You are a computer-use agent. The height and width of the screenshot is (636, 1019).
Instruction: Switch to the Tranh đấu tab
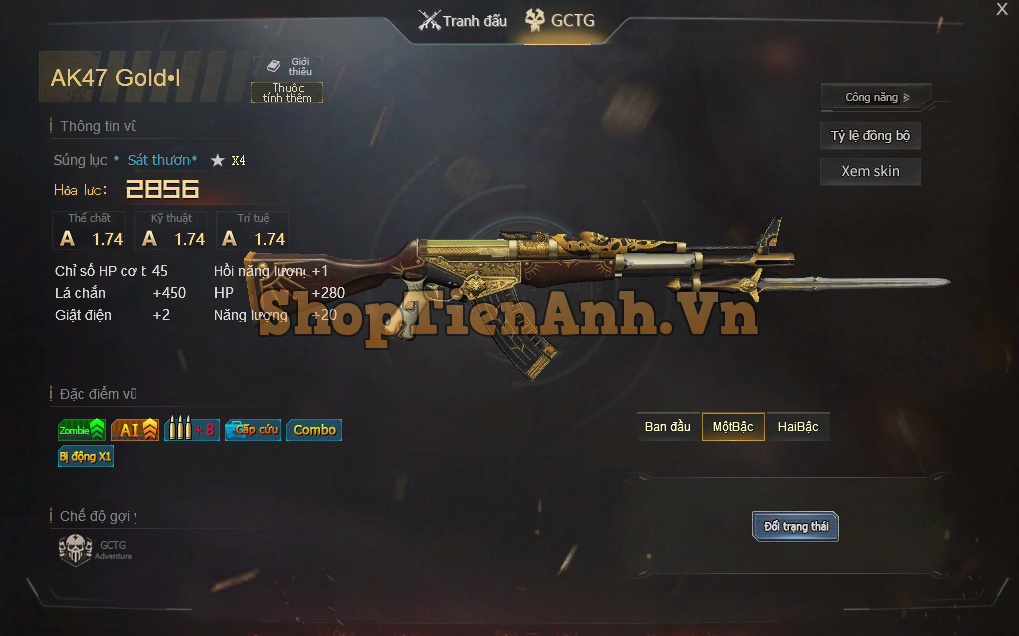click(x=462, y=21)
